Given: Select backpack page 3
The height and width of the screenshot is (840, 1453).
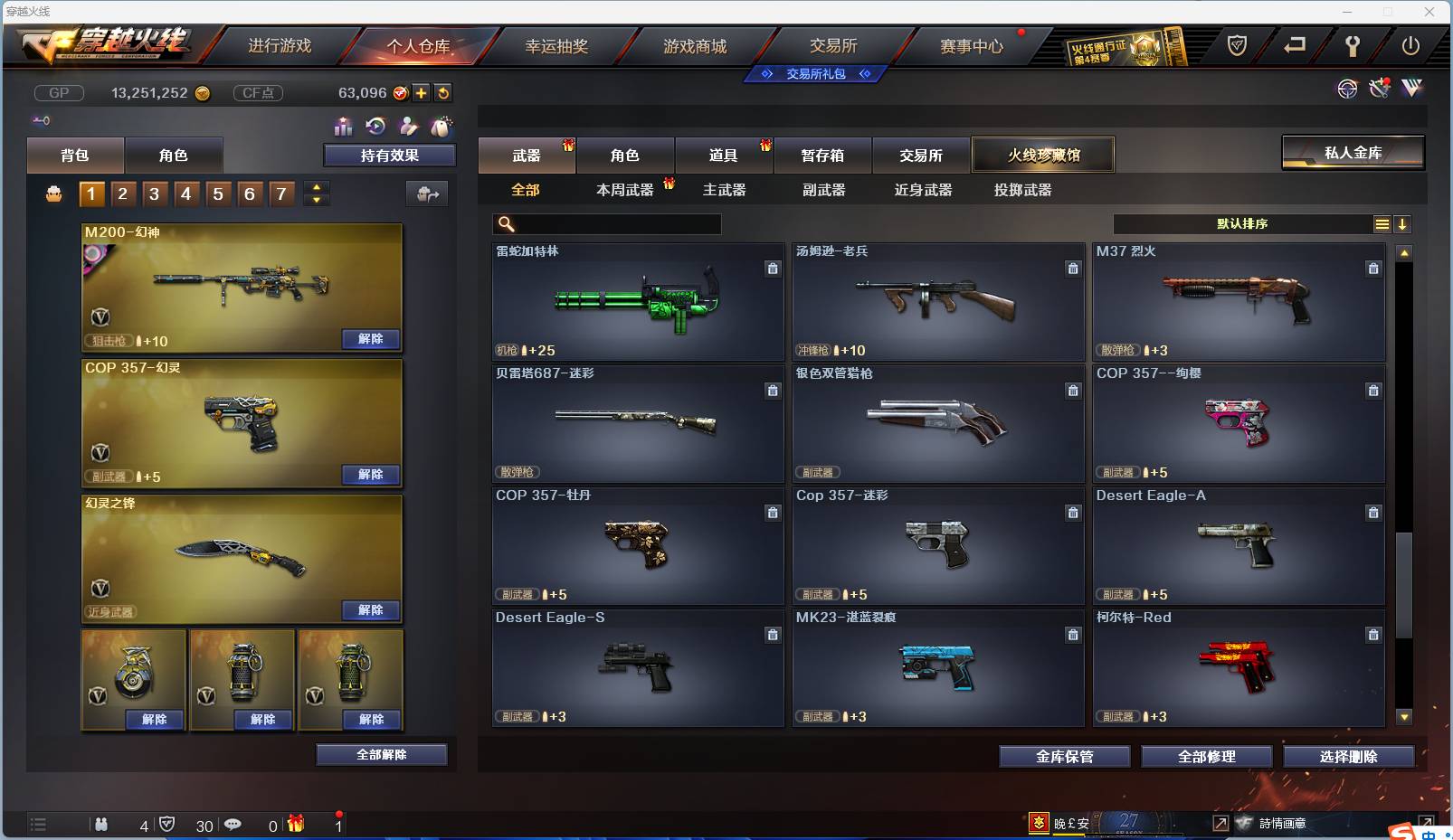Looking at the screenshot, I should 154,193.
